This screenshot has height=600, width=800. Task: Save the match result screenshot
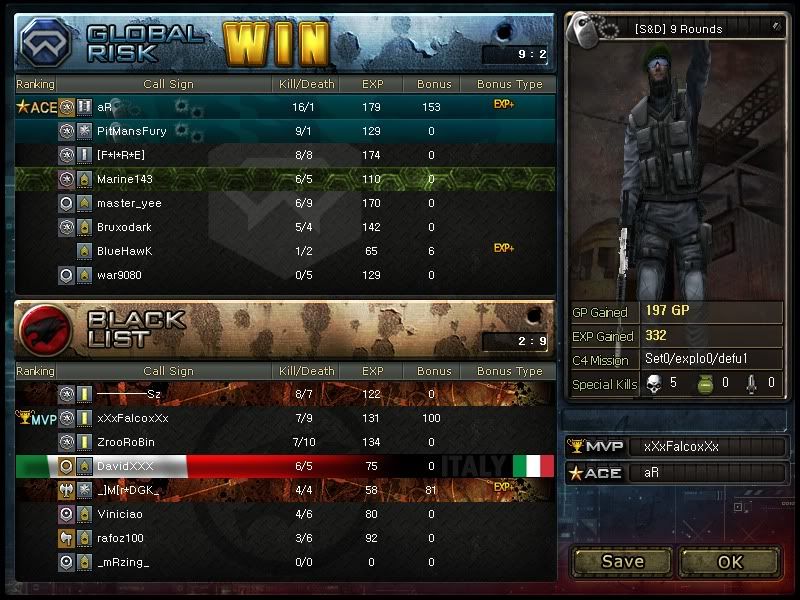pos(622,561)
